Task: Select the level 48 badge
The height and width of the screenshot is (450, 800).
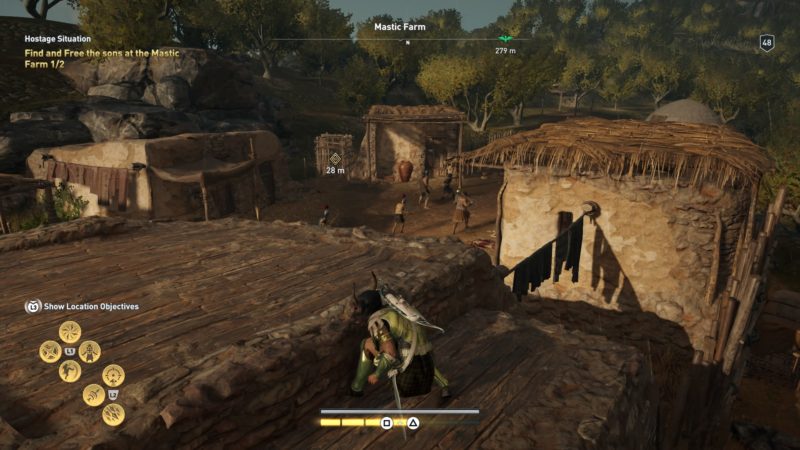Action: click(767, 42)
